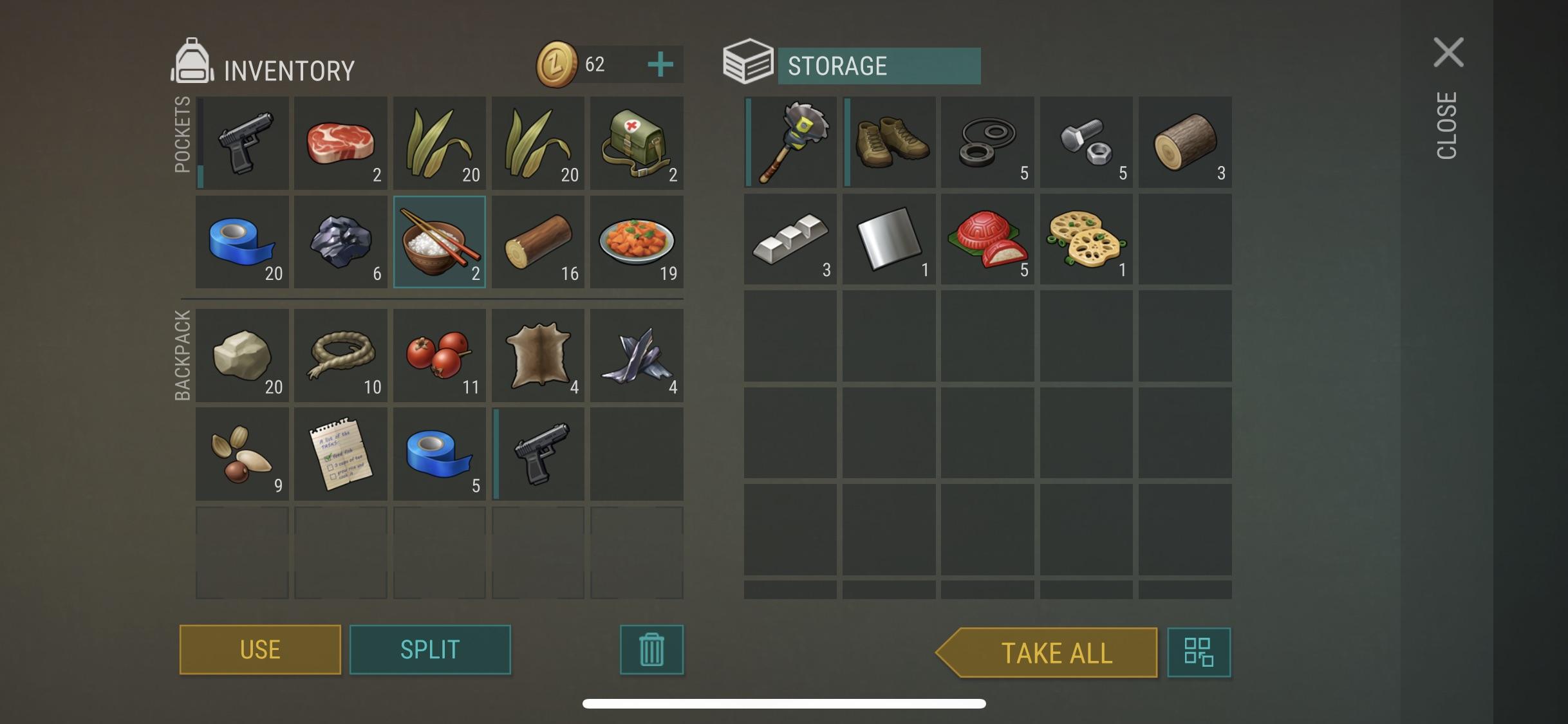Click the task list note in backpack
This screenshot has height=724, width=1568.
341,454
